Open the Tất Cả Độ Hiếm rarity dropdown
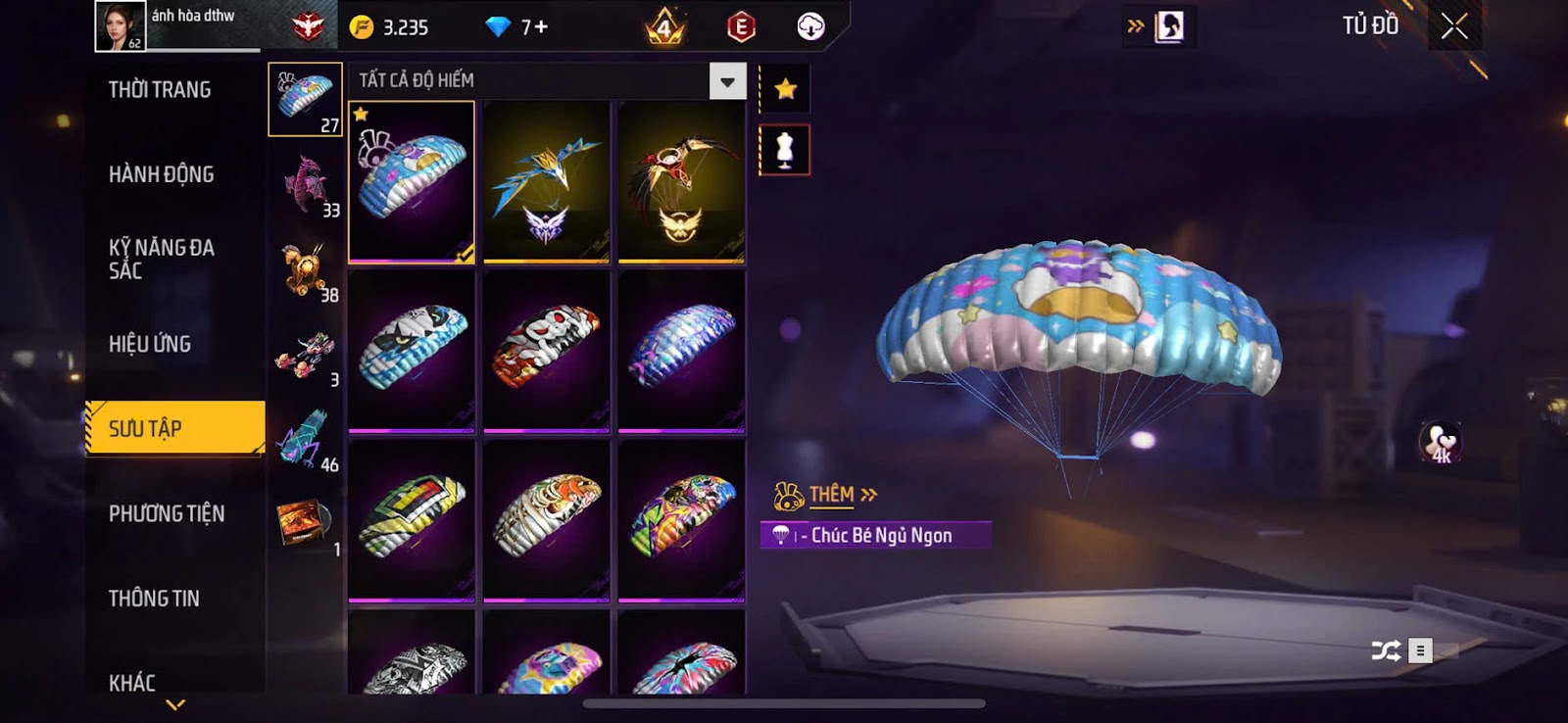 coord(727,81)
